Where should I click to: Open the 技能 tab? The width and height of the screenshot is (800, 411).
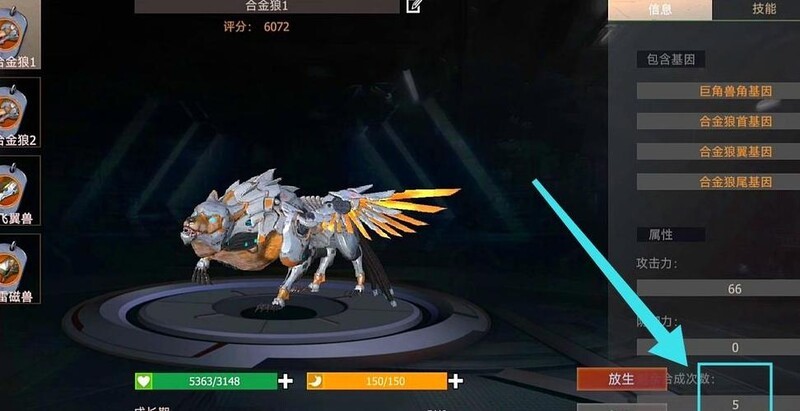(763, 9)
